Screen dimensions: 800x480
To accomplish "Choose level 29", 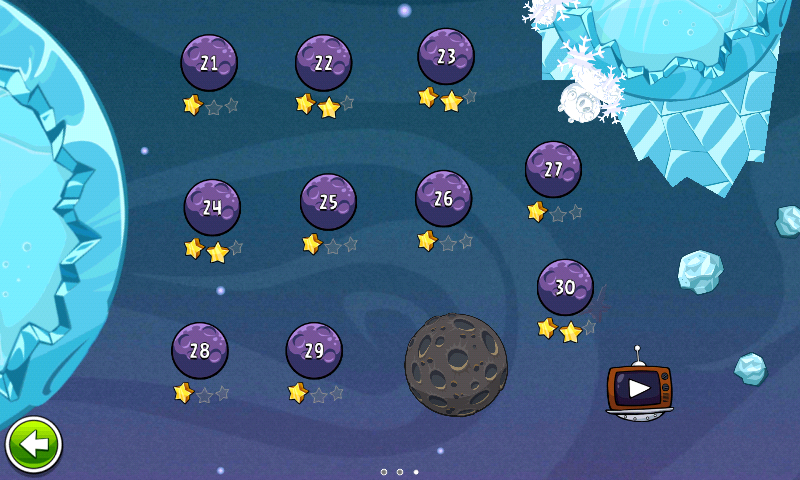I will pos(314,351).
